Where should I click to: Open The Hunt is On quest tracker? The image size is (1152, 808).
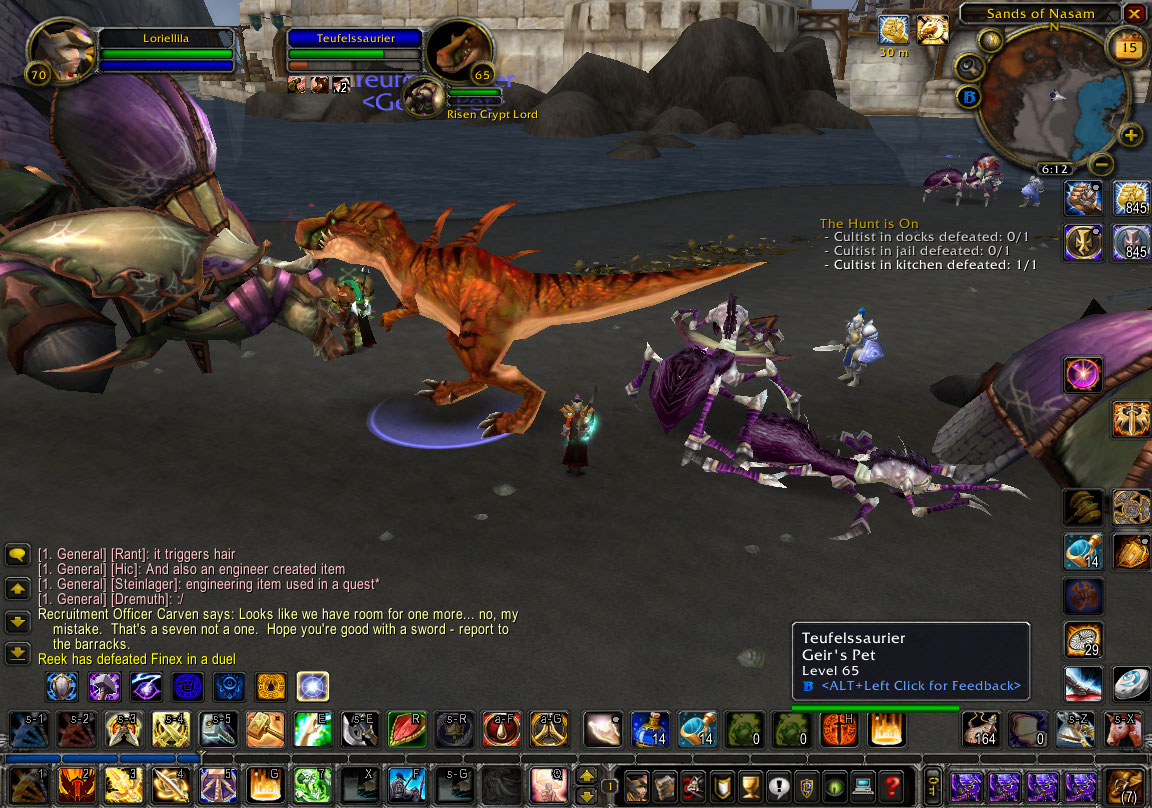point(869,223)
